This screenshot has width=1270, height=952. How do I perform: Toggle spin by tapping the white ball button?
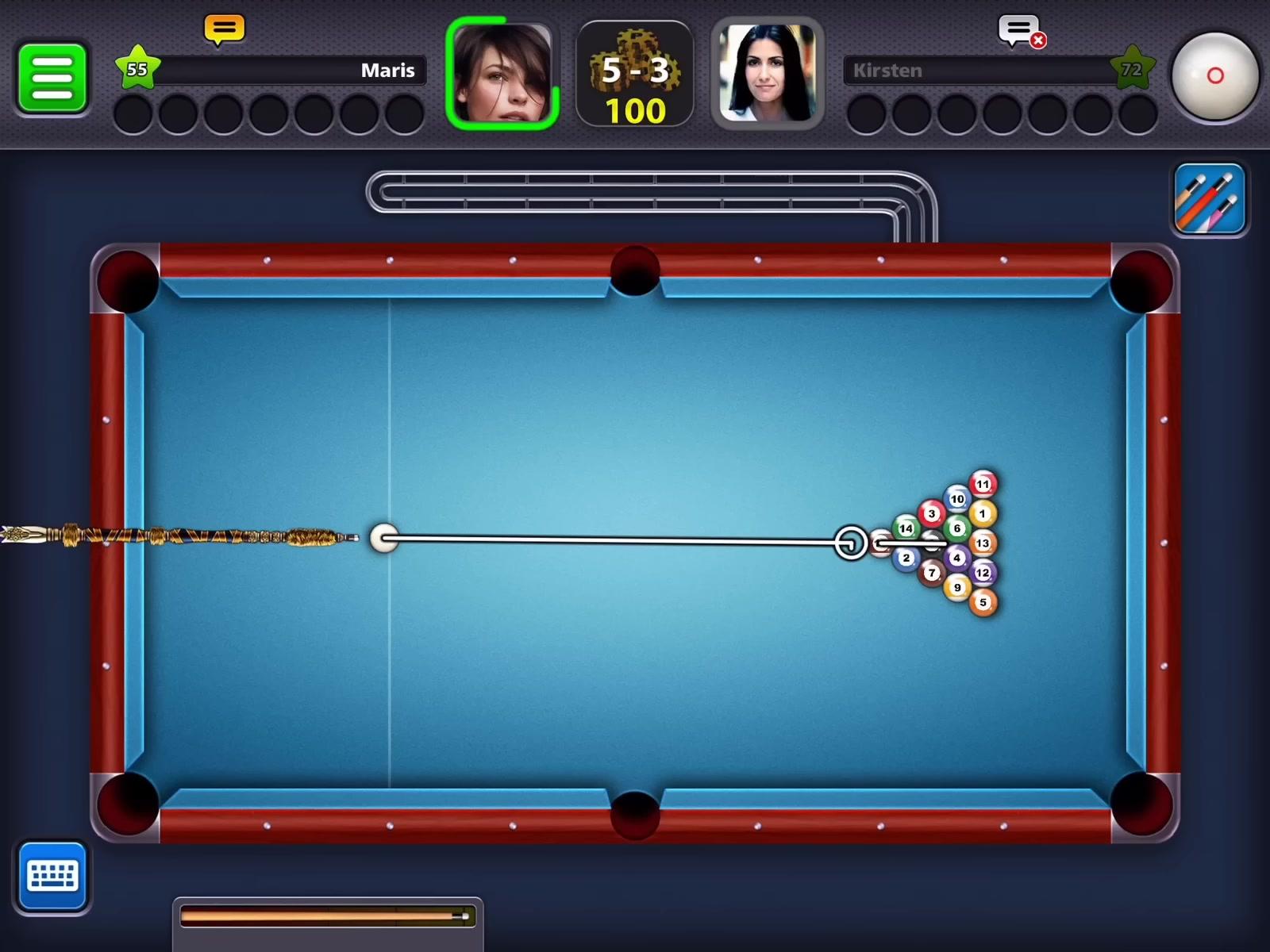click(x=1214, y=75)
